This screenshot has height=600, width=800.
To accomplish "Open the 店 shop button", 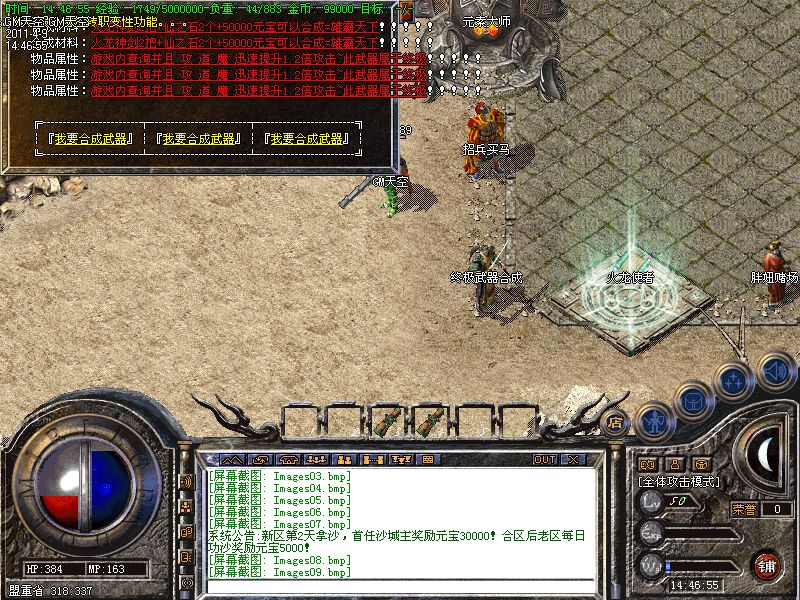I will [616, 423].
